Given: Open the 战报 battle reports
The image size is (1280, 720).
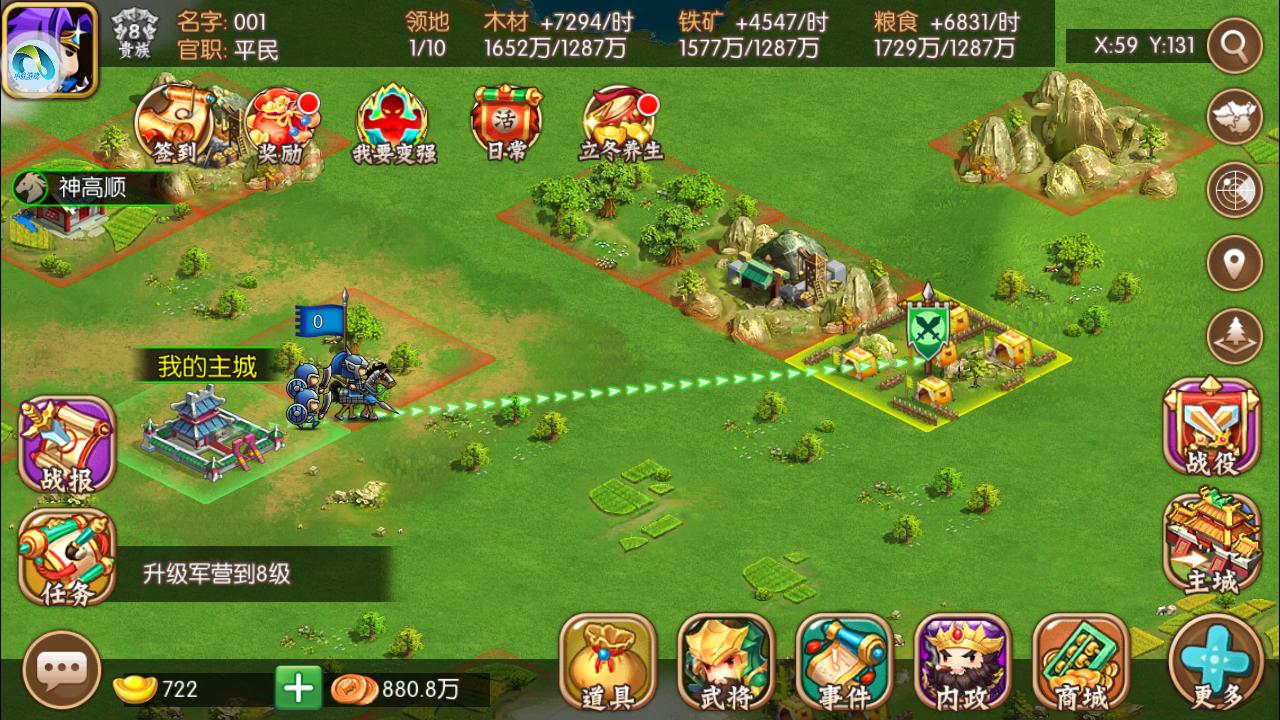Looking at the screenshot, I should (x=66, y=446).
